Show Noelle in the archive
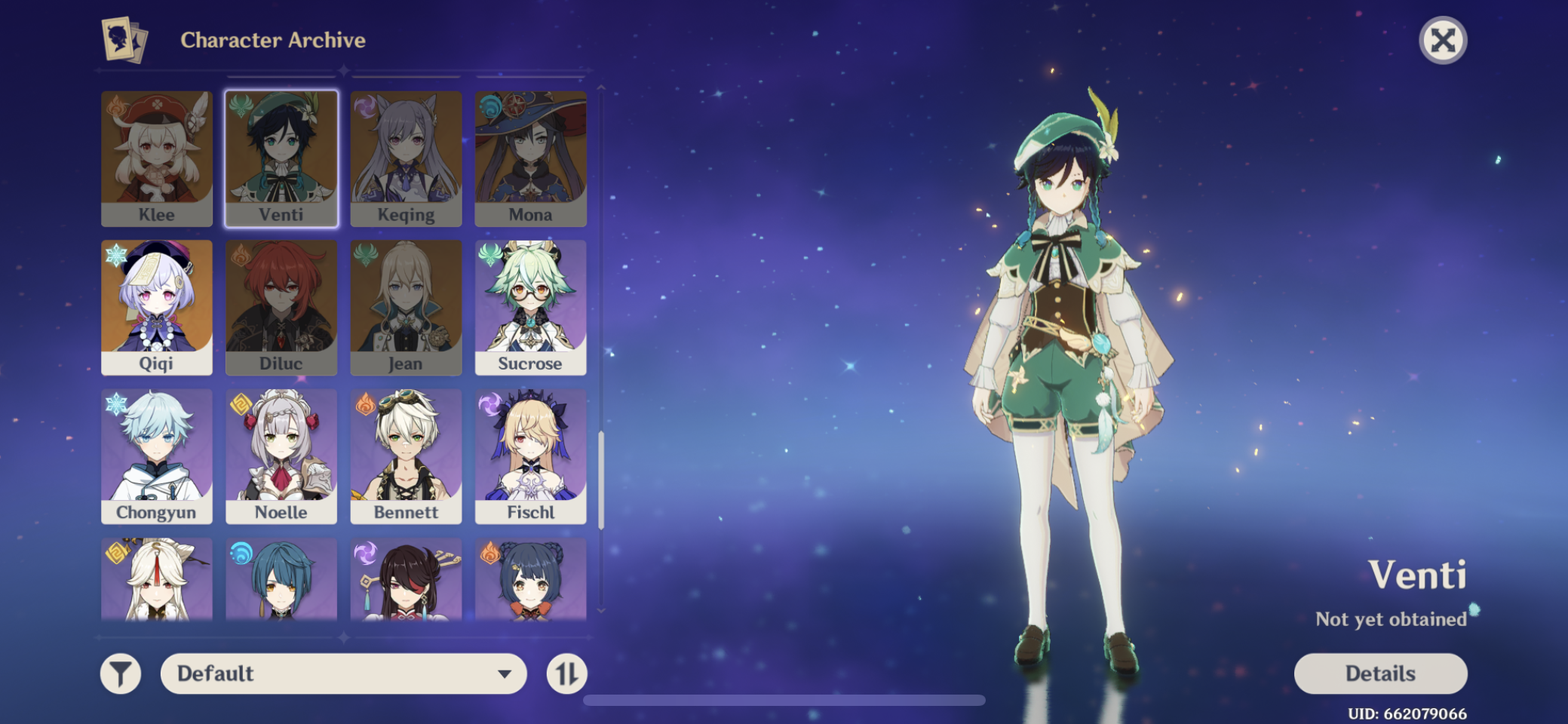This screenshot has height=724, width=1568. coord(281,456)
